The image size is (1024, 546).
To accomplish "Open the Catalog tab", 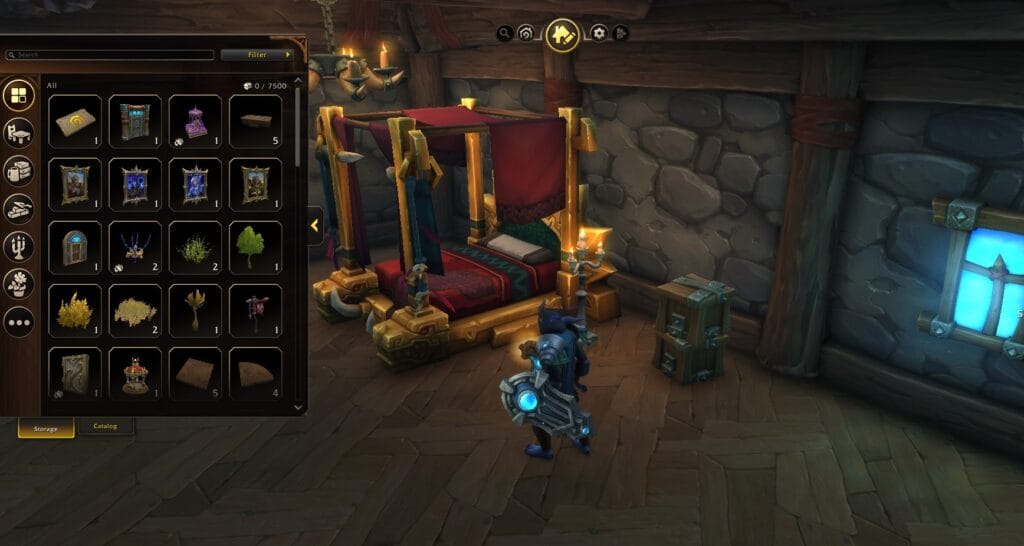I will click(105, 426).
